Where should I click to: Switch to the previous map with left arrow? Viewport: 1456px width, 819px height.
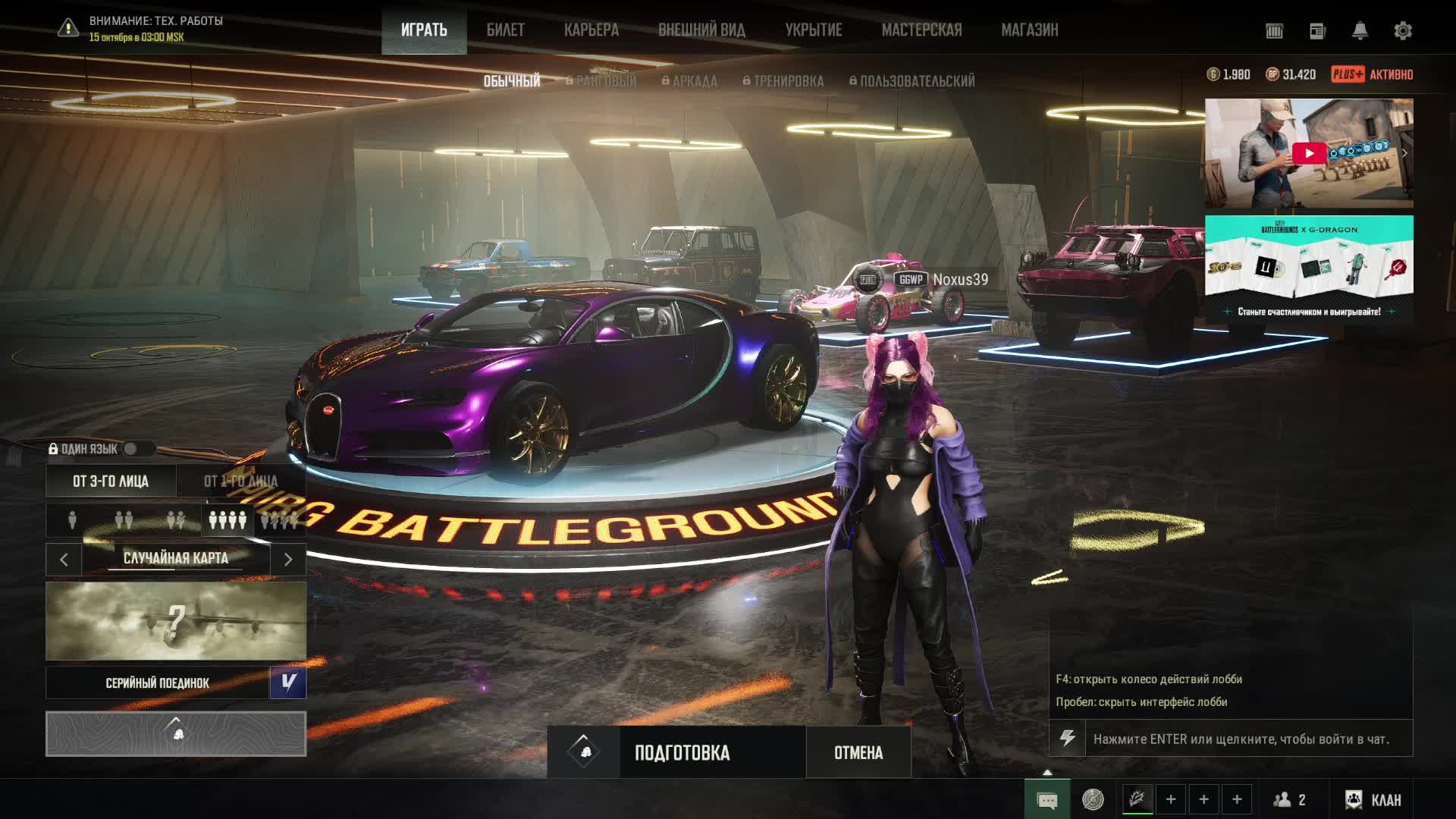point(64,560)
